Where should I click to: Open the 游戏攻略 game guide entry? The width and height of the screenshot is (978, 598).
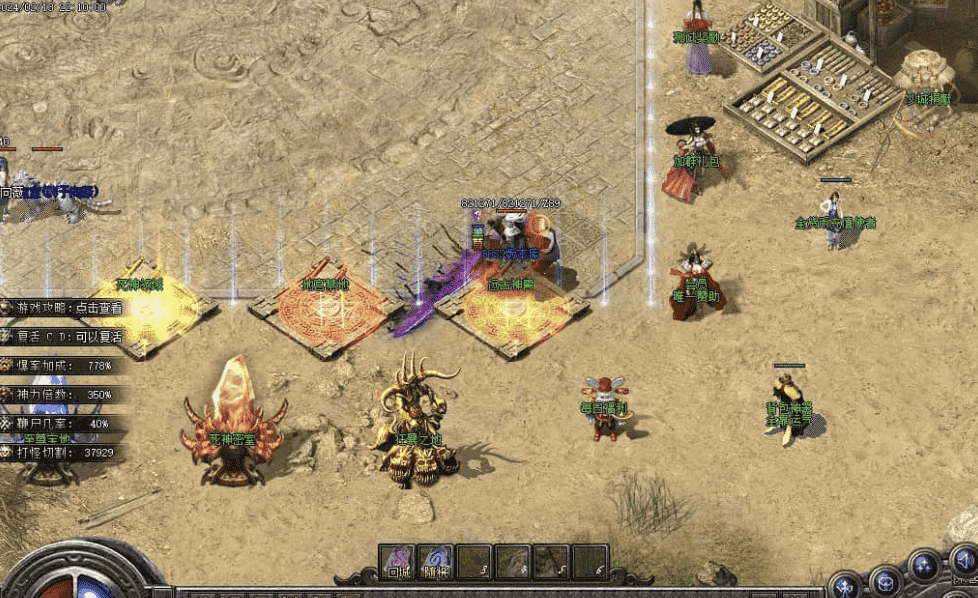tap(68, 309)
